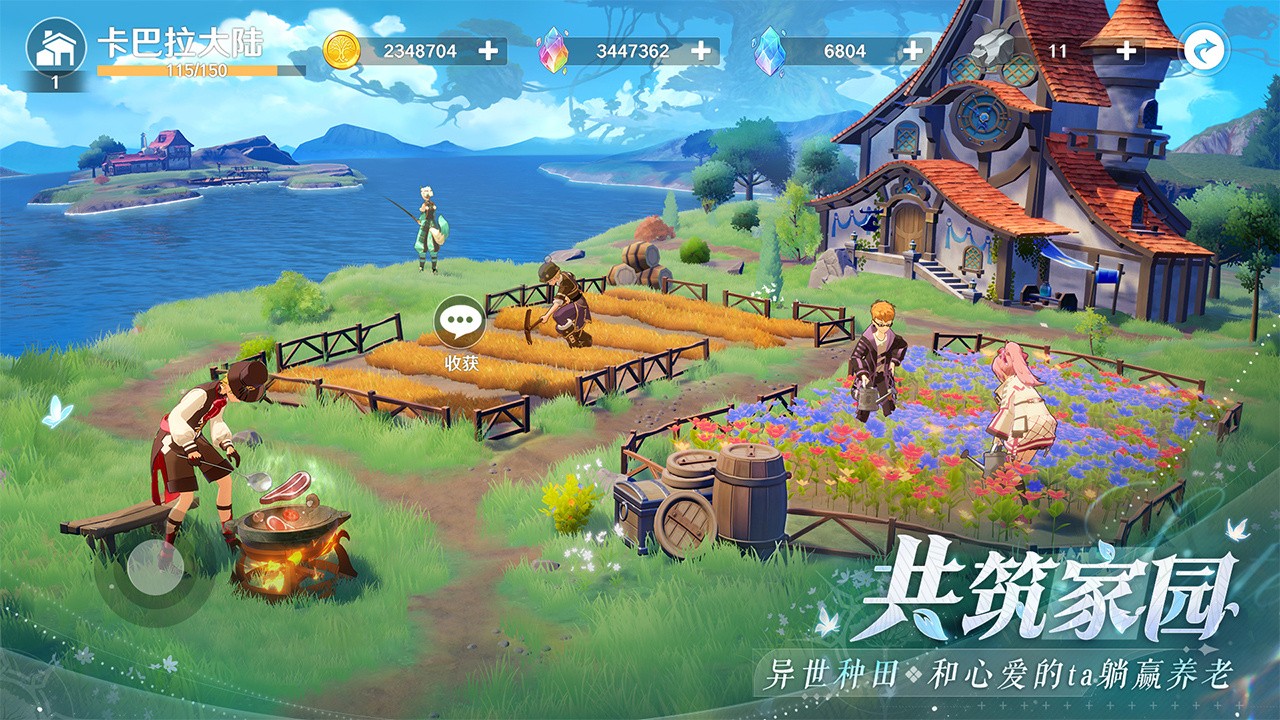Click the plus next to ore count
This screenshot has width=1280, height=720.
pos(1126,51)
